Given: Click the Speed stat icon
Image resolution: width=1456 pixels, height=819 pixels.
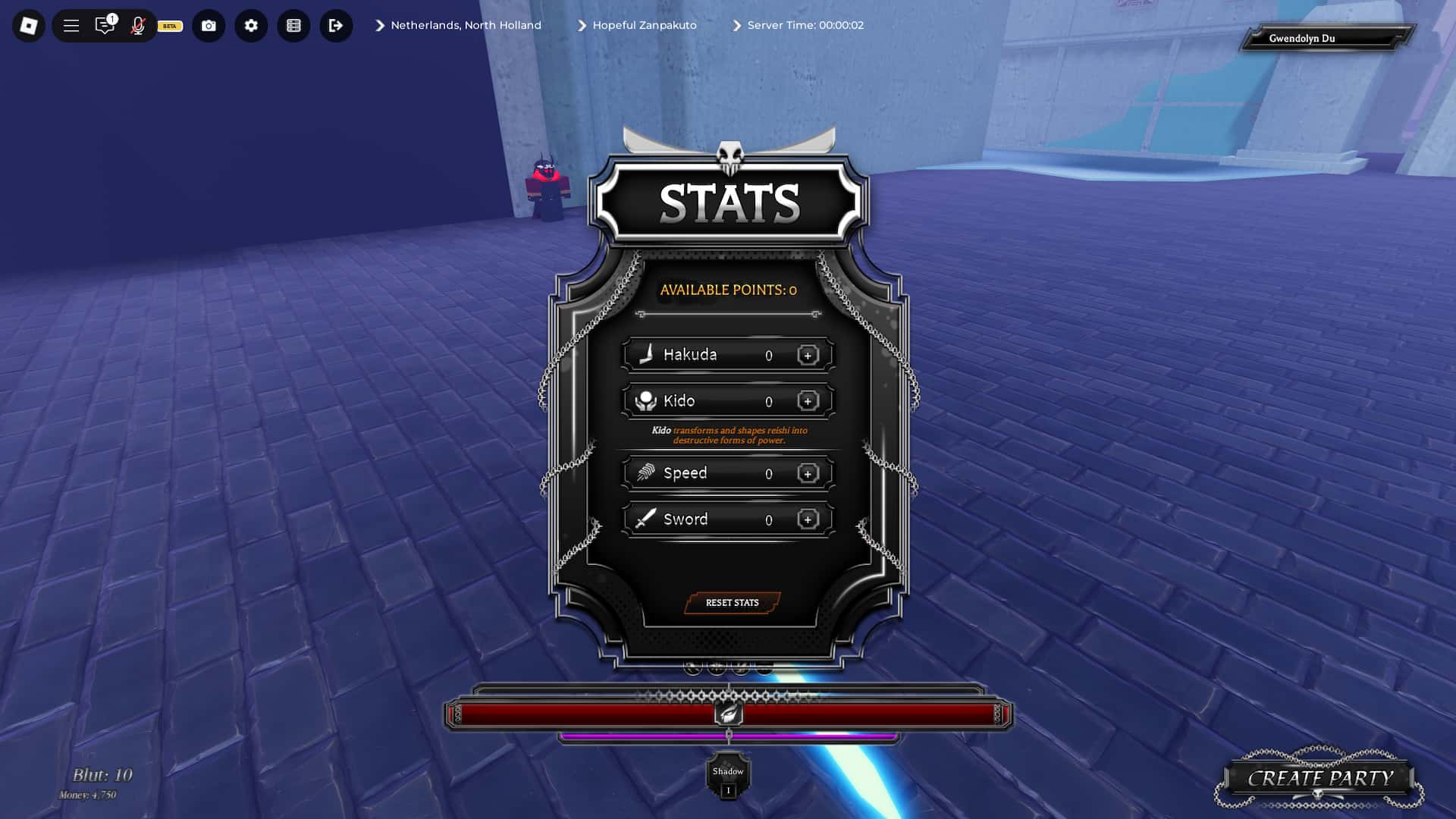Looking at the screenshot, I should (x=645, y=472).
